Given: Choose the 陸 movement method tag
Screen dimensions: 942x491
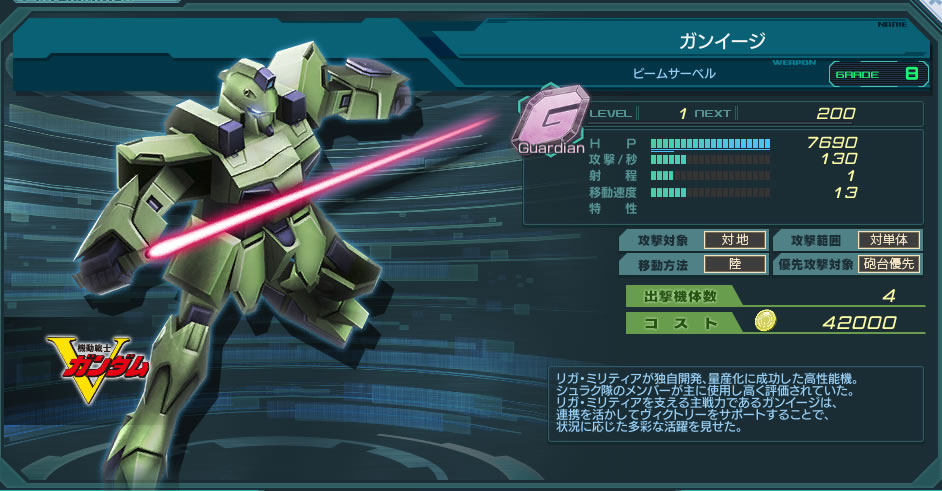Looking at the screenshot, I should [735, 265].
